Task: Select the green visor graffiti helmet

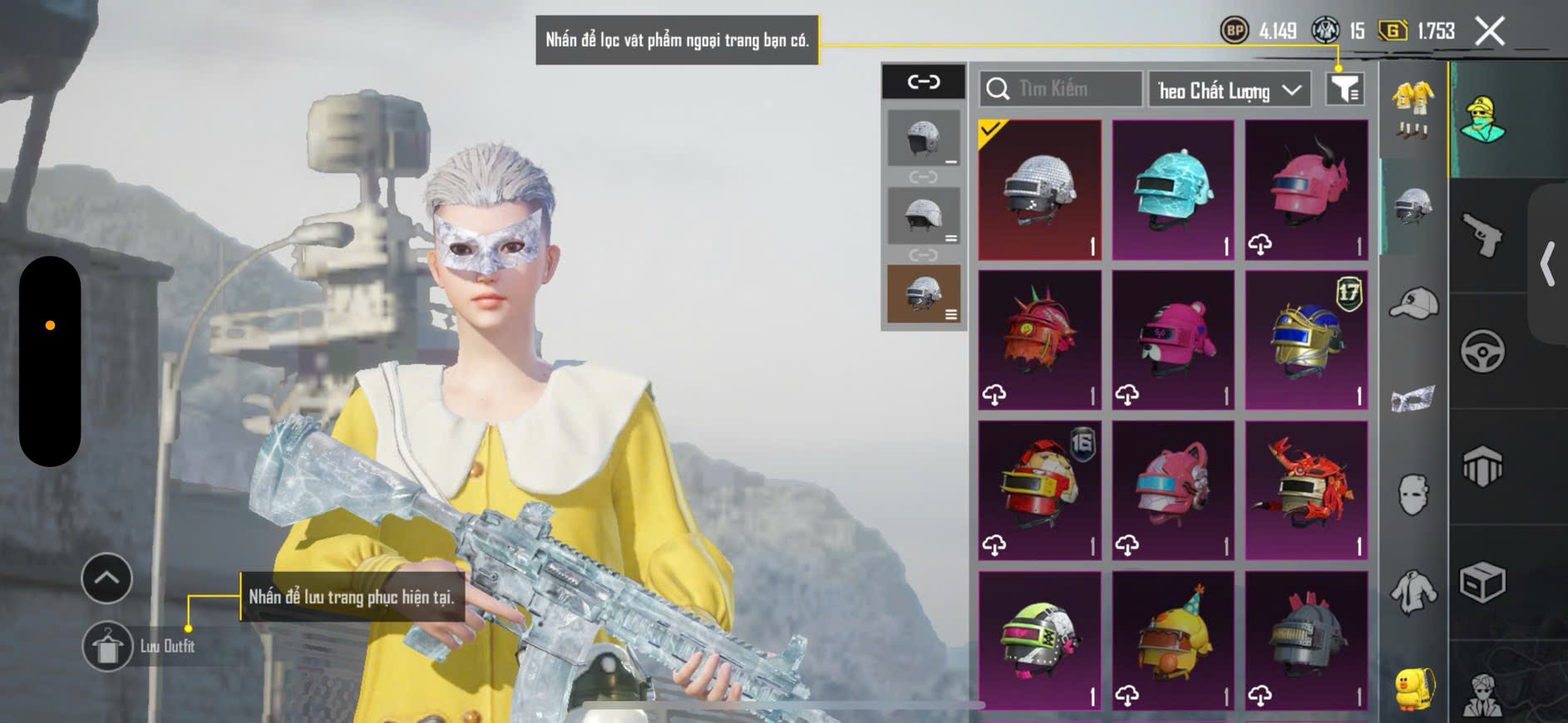Action: [1039, 640]
